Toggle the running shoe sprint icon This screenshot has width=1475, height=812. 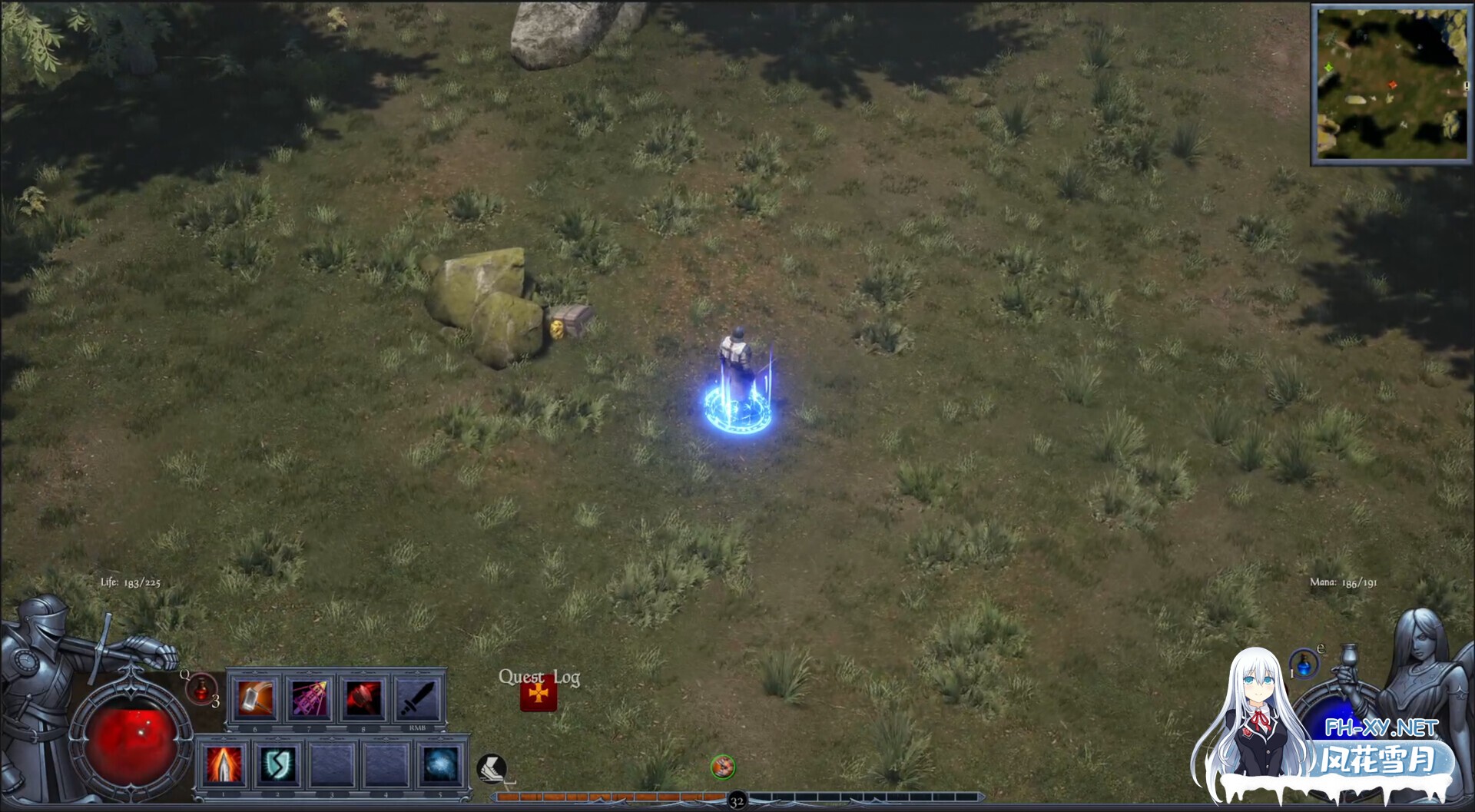(x=490, y=767)
